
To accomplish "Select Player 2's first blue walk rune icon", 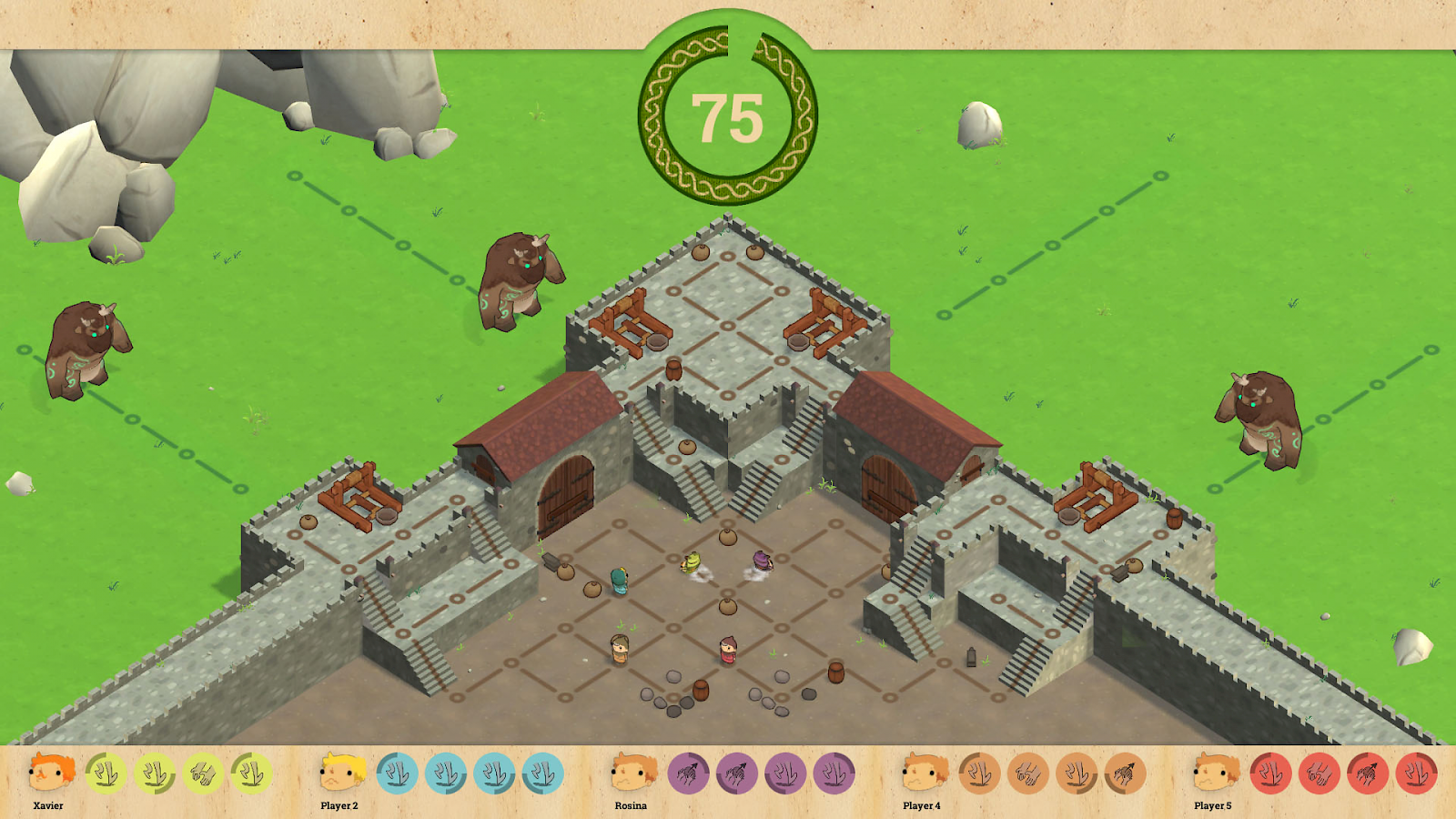I will coord(397,773).
